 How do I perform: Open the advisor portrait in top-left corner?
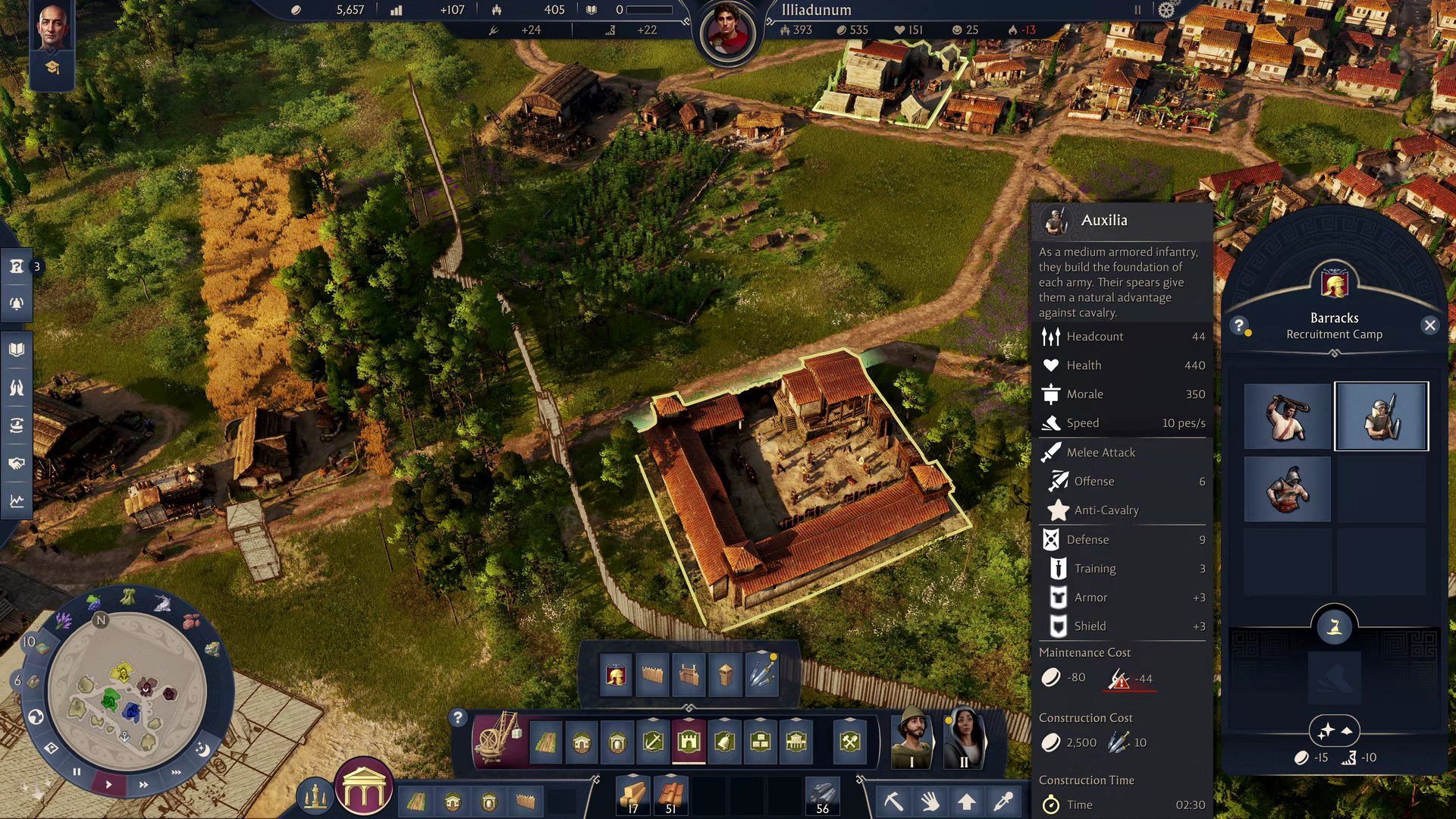coord(52,26)
